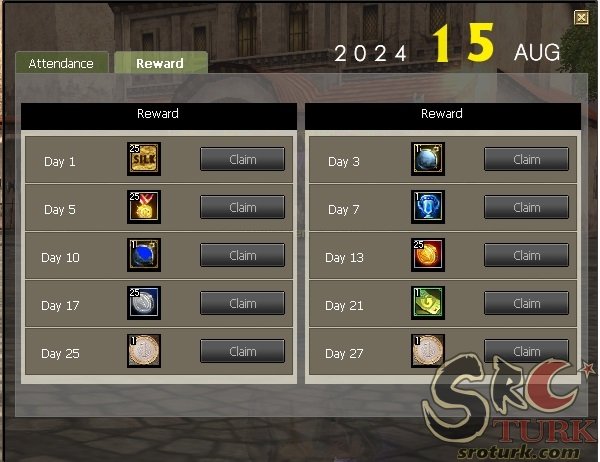600x462 pixels.
Task: Select the Day 21 green scroll icon
Action: [x=428, y=303]
